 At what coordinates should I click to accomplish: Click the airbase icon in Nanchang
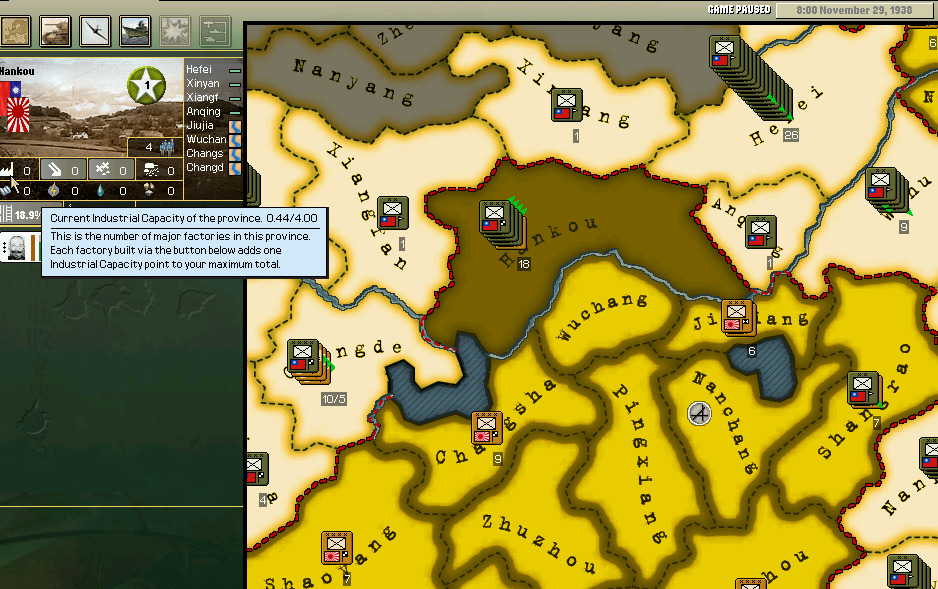pos(699,412)
